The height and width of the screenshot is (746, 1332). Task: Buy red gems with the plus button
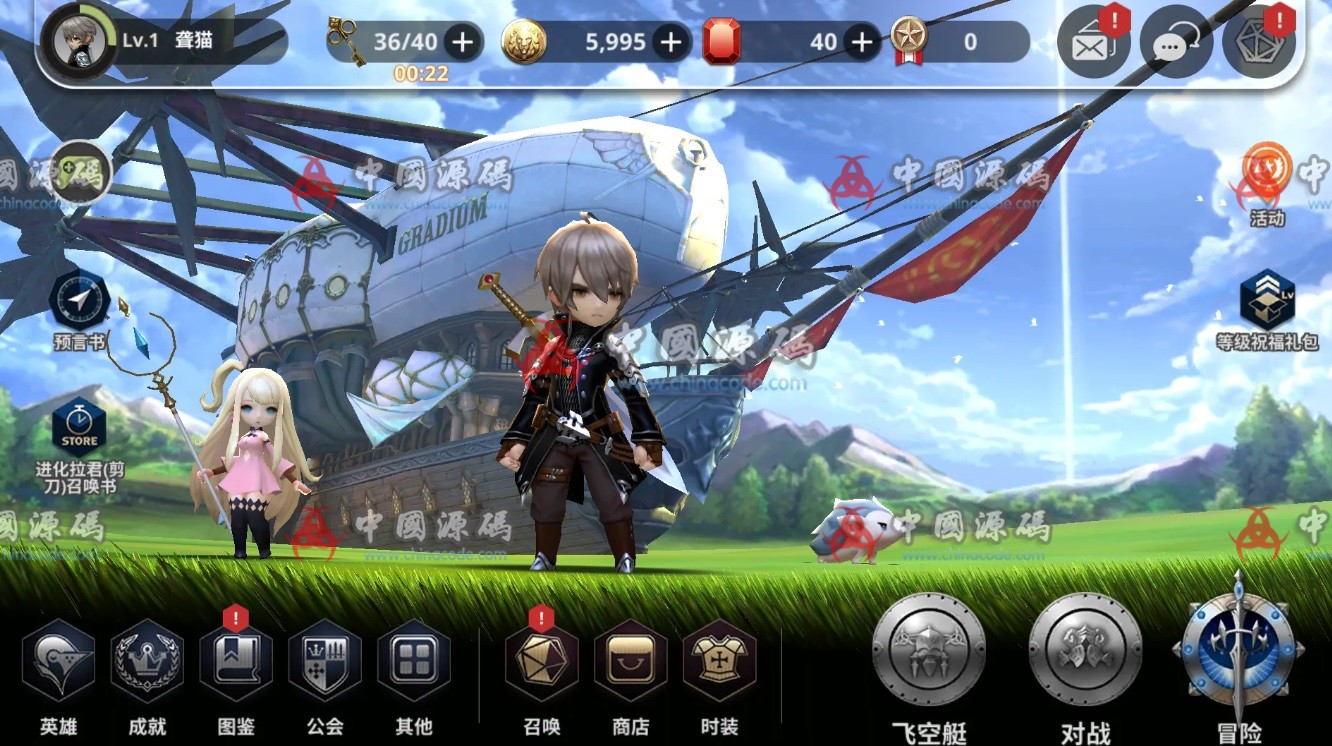[x=861, y=42]
